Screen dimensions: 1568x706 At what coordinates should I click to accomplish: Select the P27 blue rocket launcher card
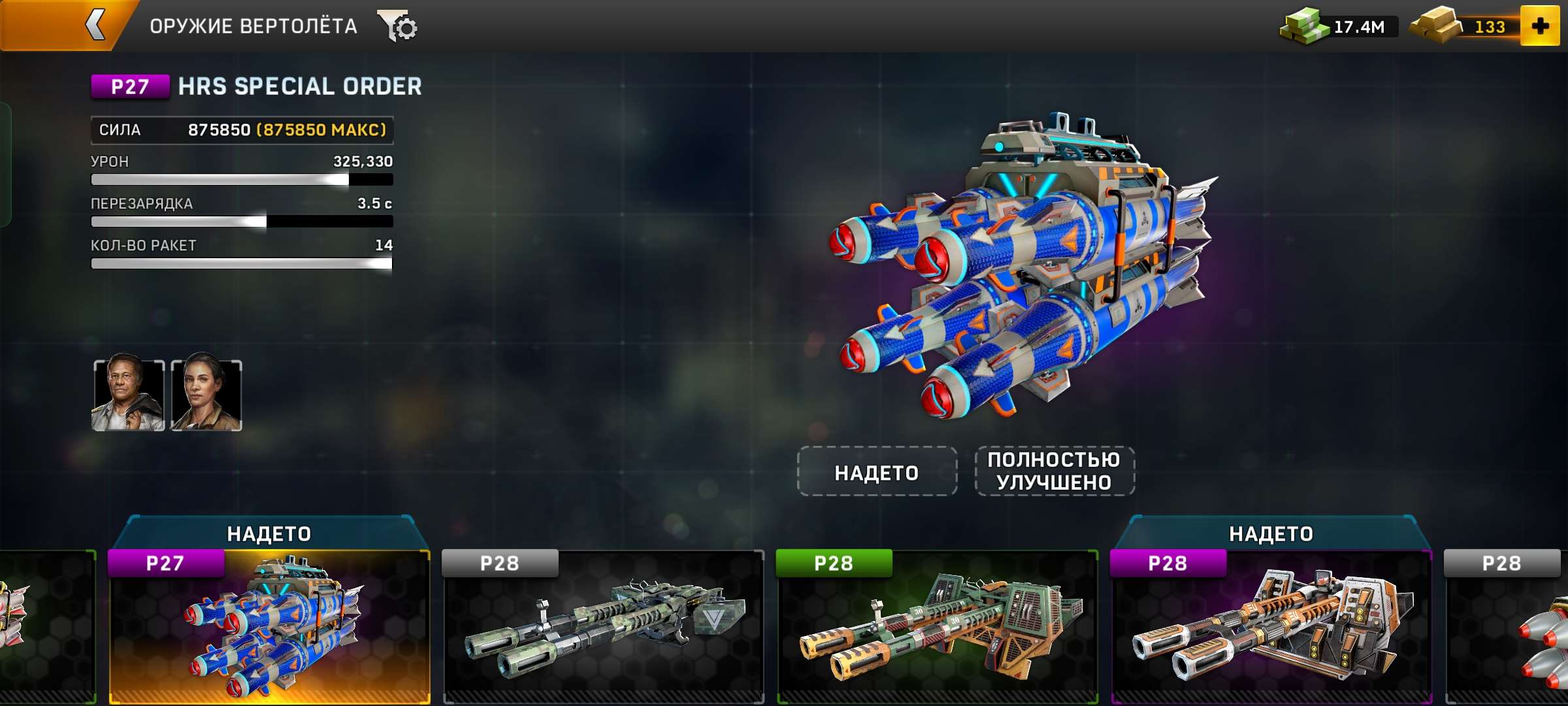tap(269, 628)
